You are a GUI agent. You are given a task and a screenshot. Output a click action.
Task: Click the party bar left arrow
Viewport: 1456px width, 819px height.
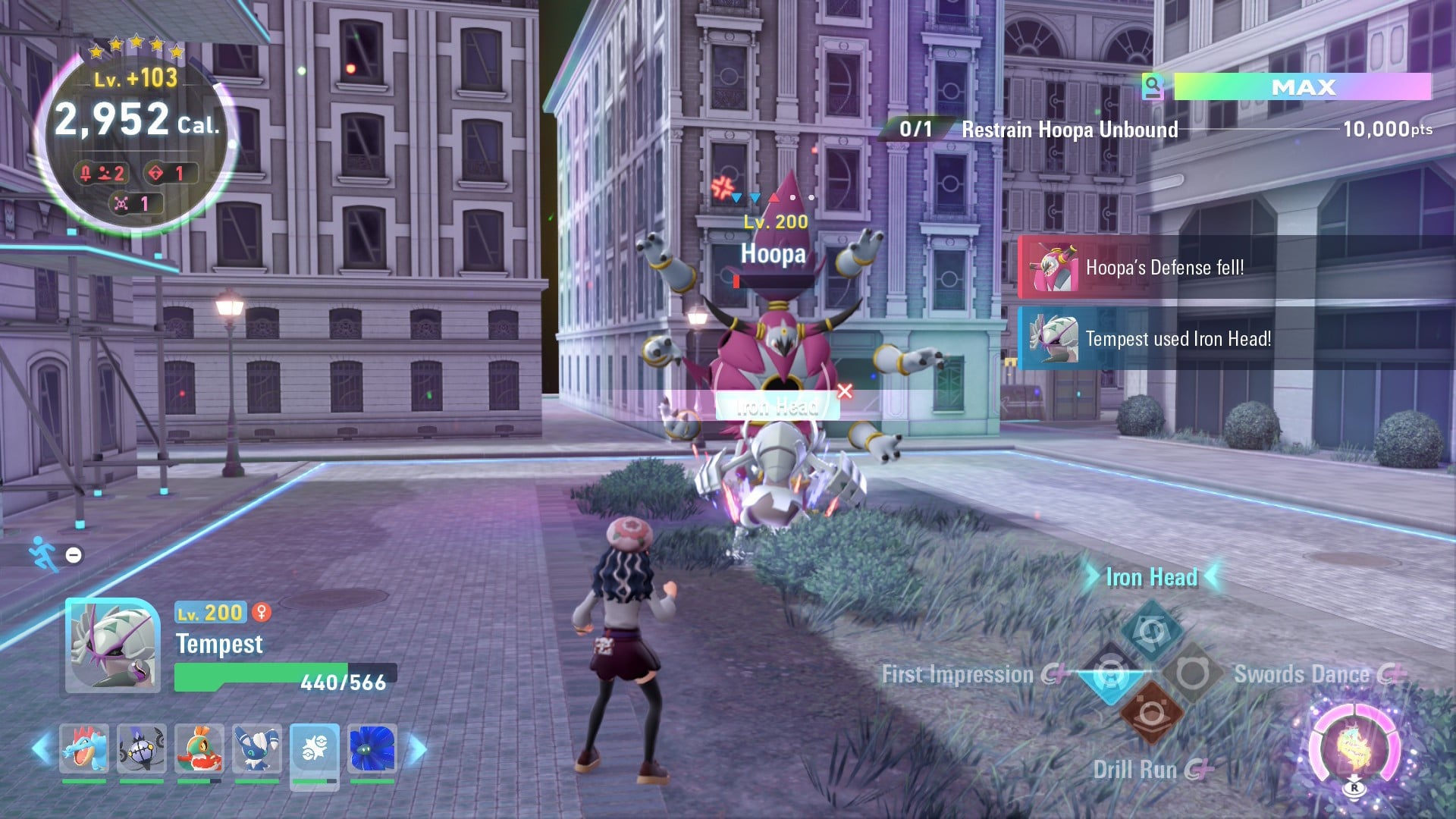click(41, 749)
